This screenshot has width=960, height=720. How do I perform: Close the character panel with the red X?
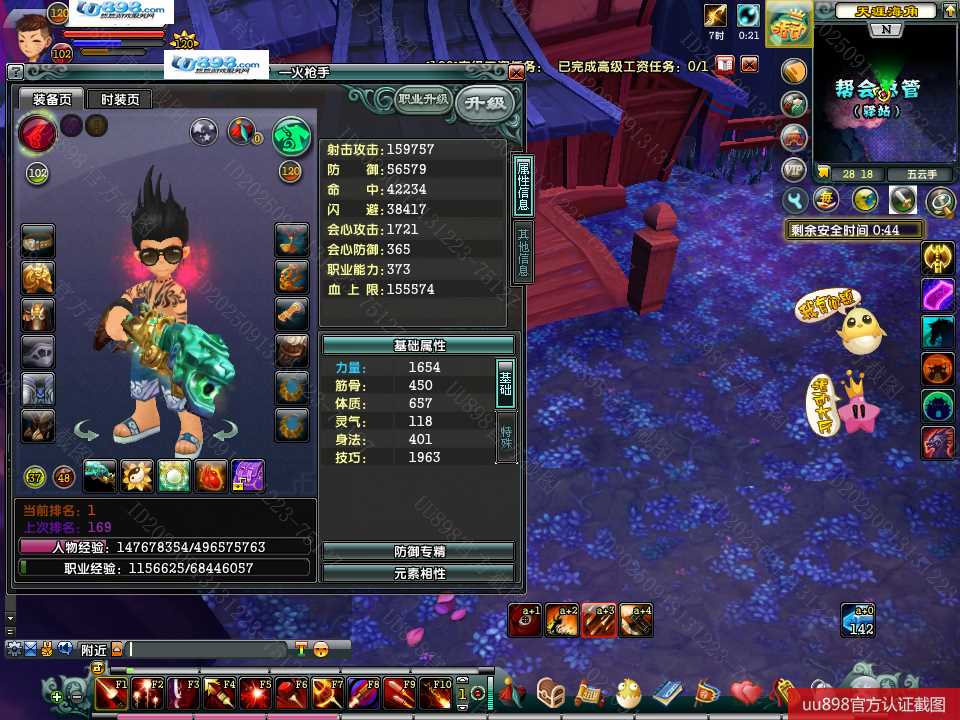click(516, 73)
